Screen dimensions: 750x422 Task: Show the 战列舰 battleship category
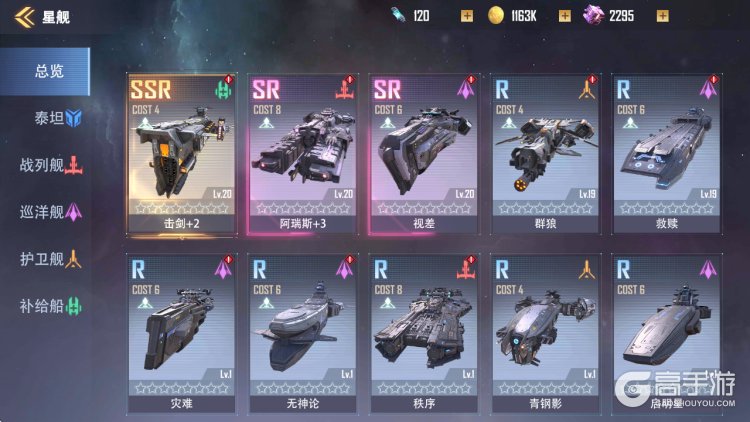(50, 165)
